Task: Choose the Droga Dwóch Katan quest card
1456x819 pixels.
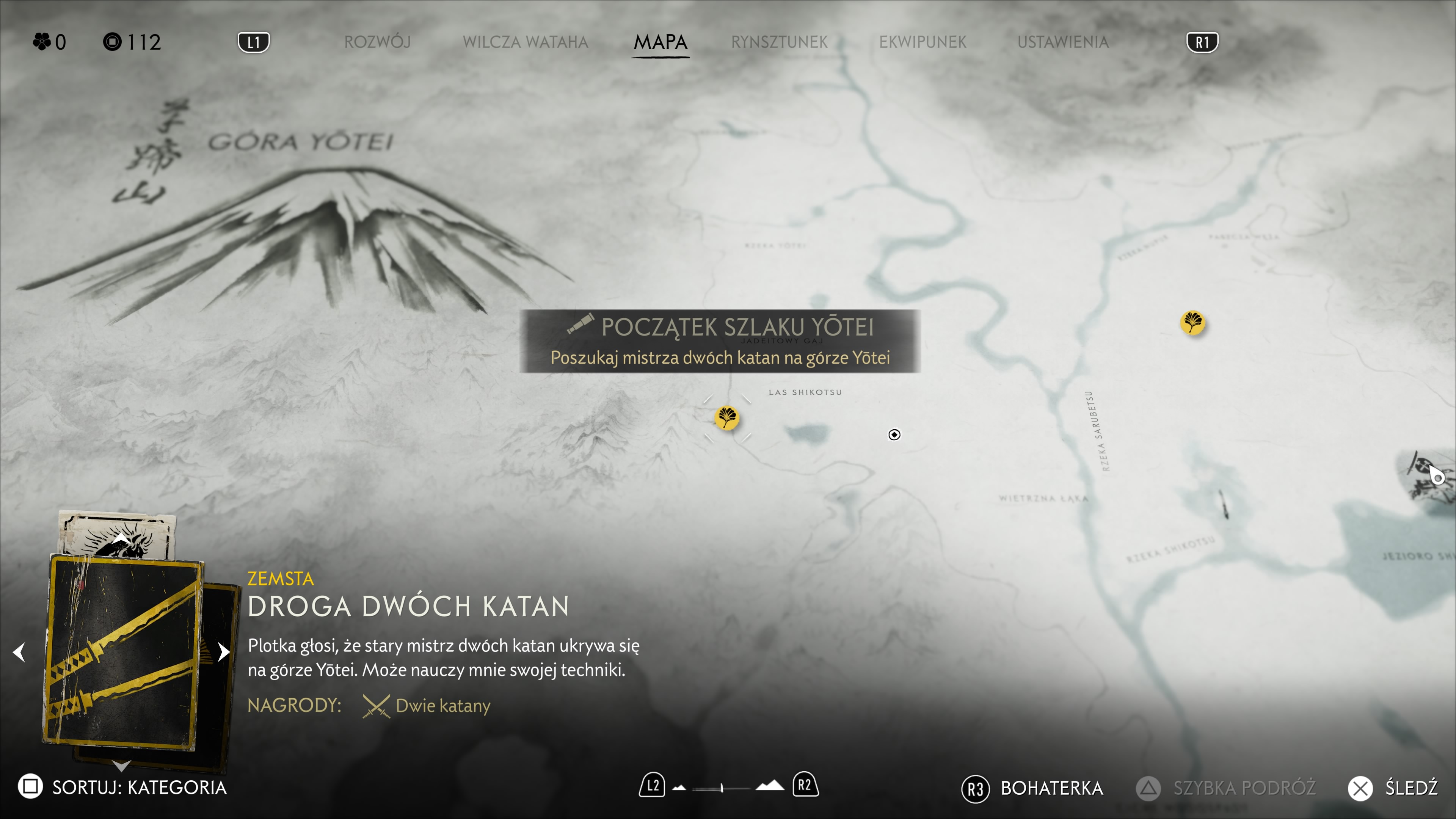Action: pyautogui.click(x=123, y=653)
